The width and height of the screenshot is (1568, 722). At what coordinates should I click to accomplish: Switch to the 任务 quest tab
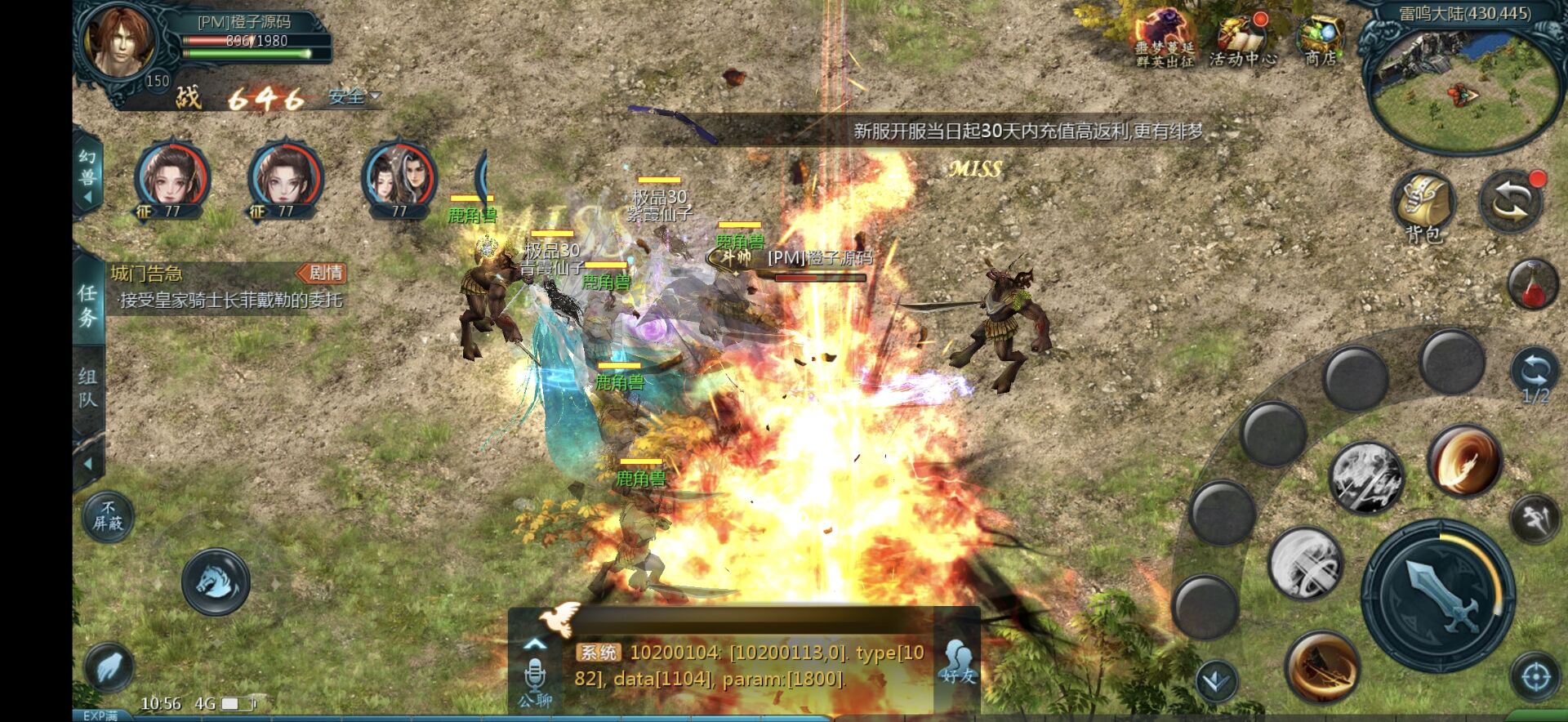87,305
